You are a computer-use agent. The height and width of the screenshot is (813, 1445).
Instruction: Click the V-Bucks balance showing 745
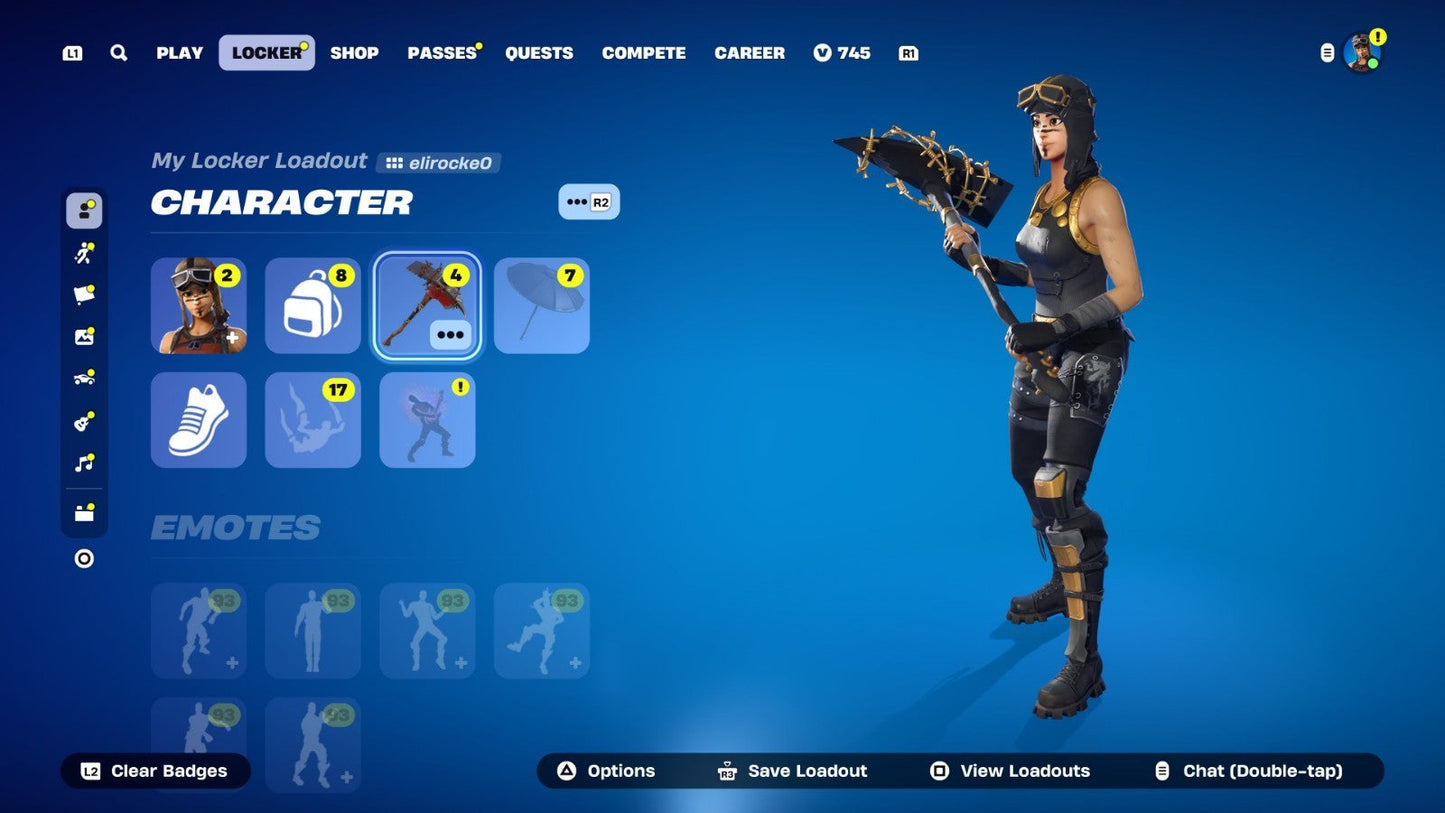(842, 53)
